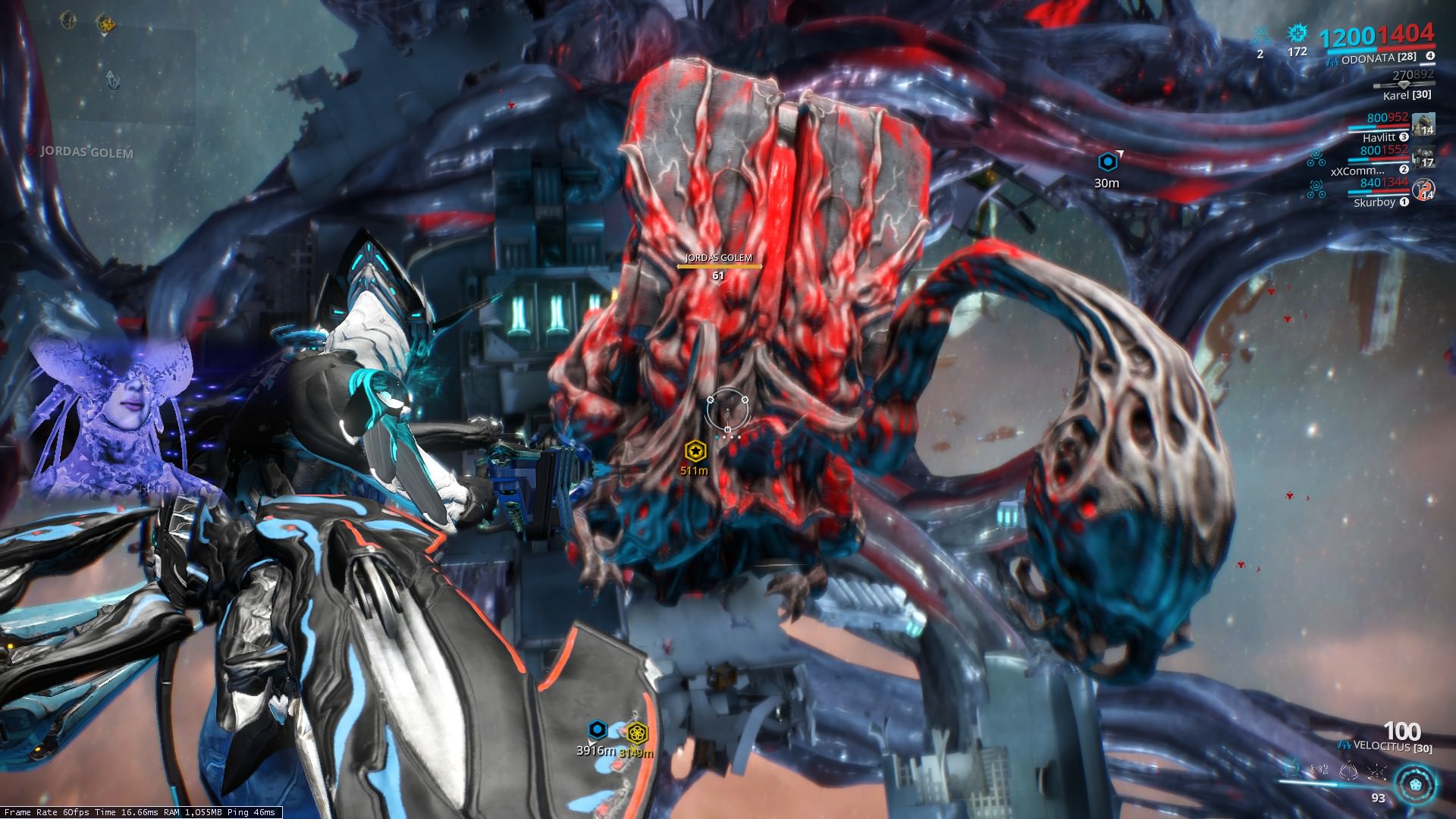Click the player Archwing marker on minimap
The image size is (1456, 819).
pyautogui.click(x=112, y=80)
